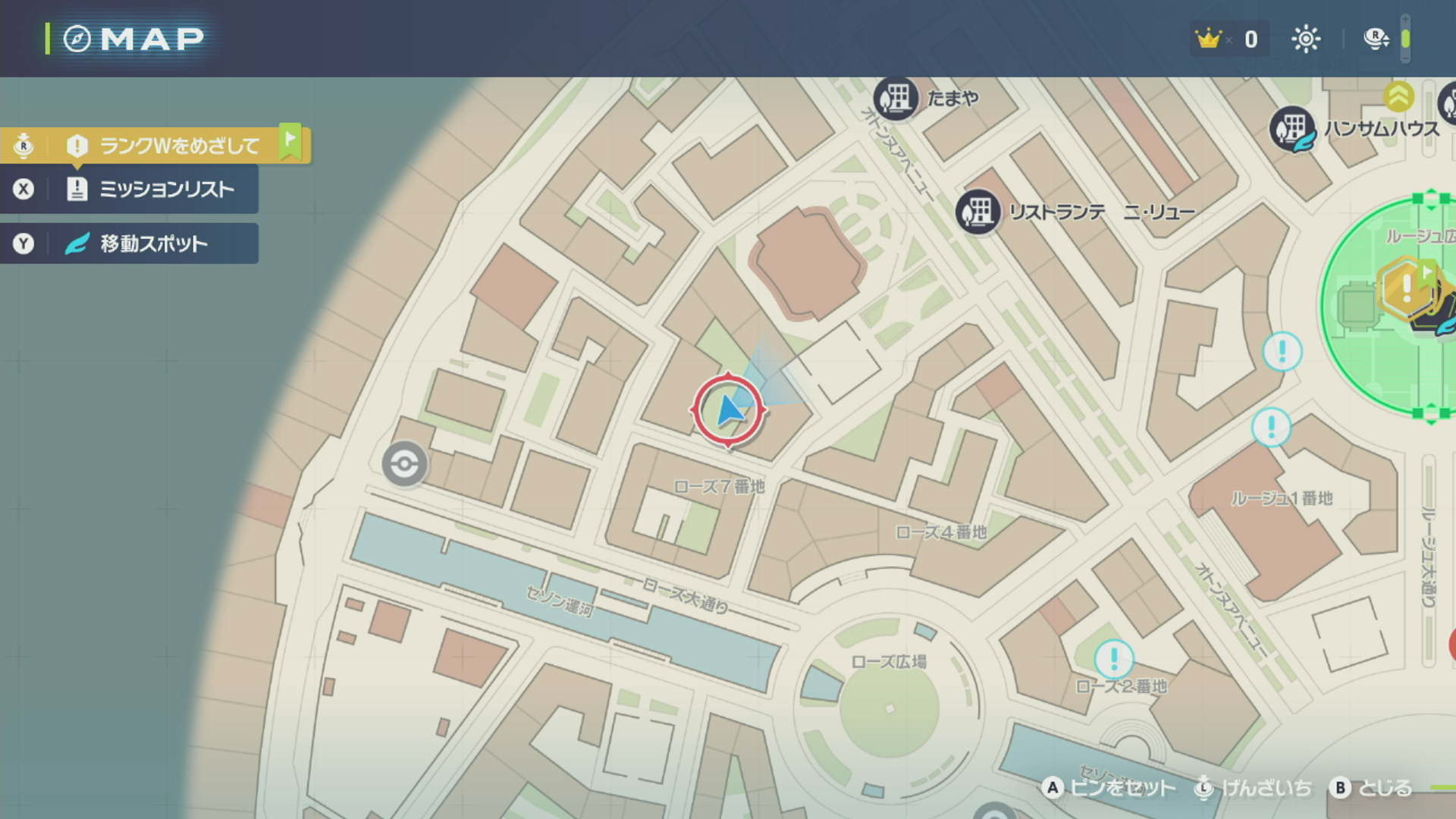Image resolution: width=1456 pixels, height=819 pixels.
Task: Select the player location arrow marker
Action: pyautogui.click(x=730, y=409)
